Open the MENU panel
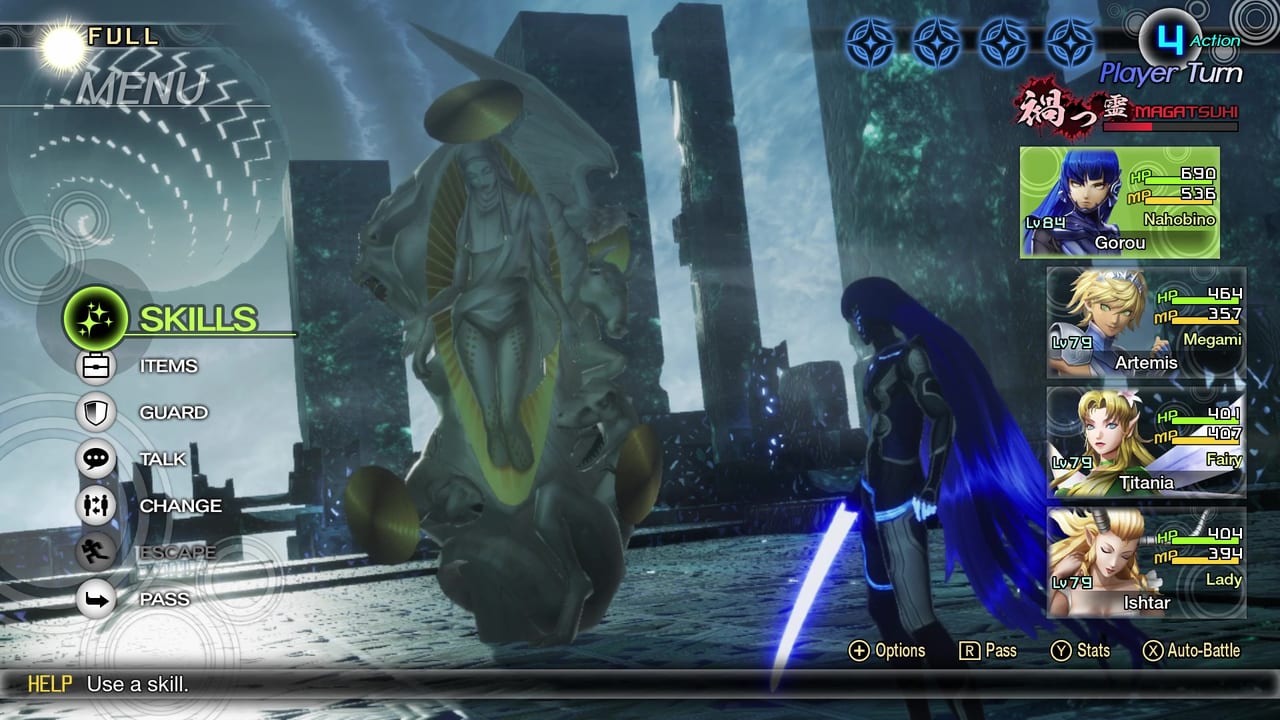 (140, 88)
